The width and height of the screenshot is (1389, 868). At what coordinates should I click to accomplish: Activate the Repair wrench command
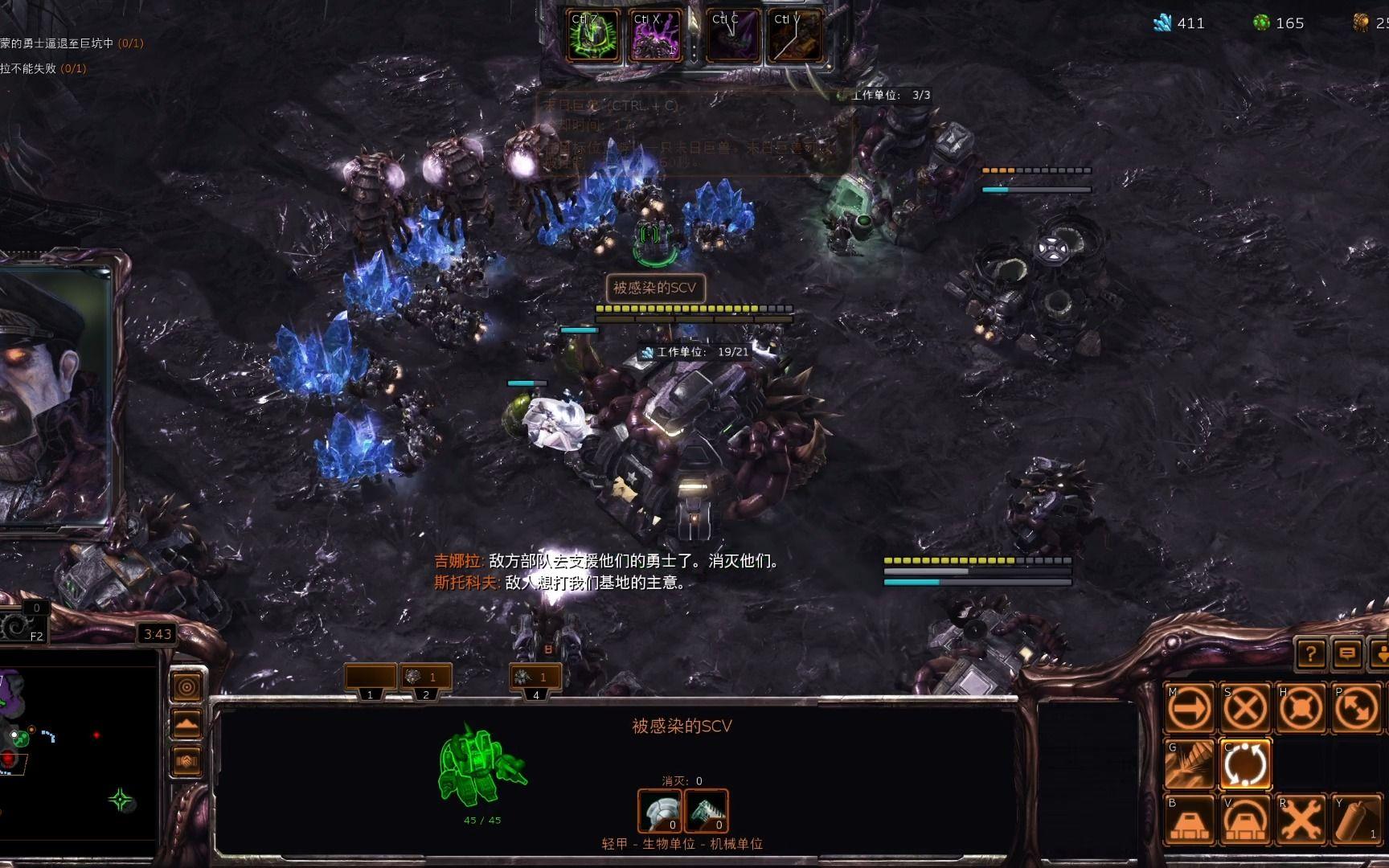[x=1301, y=819]
